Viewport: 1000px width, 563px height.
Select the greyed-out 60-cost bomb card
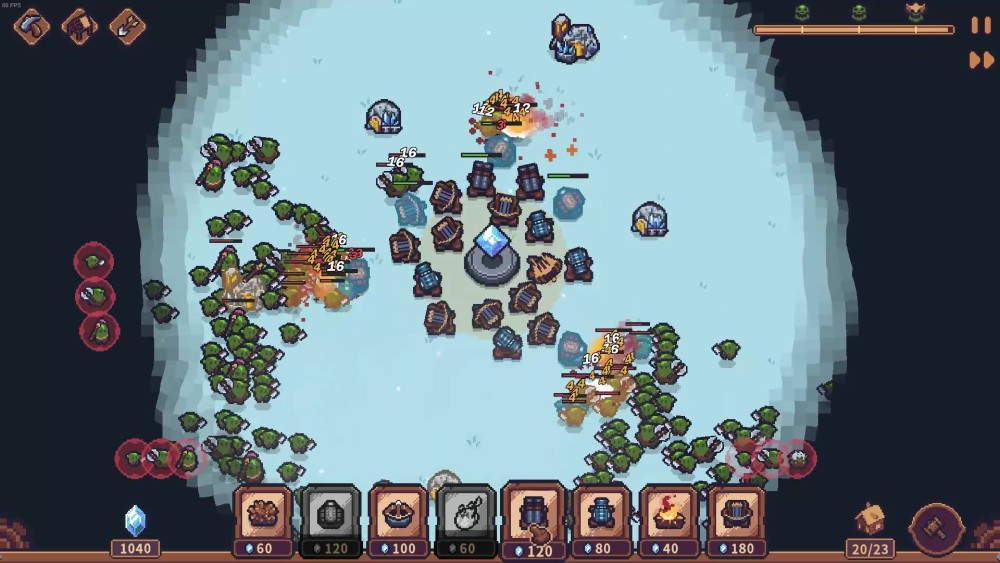coord(466,515)
